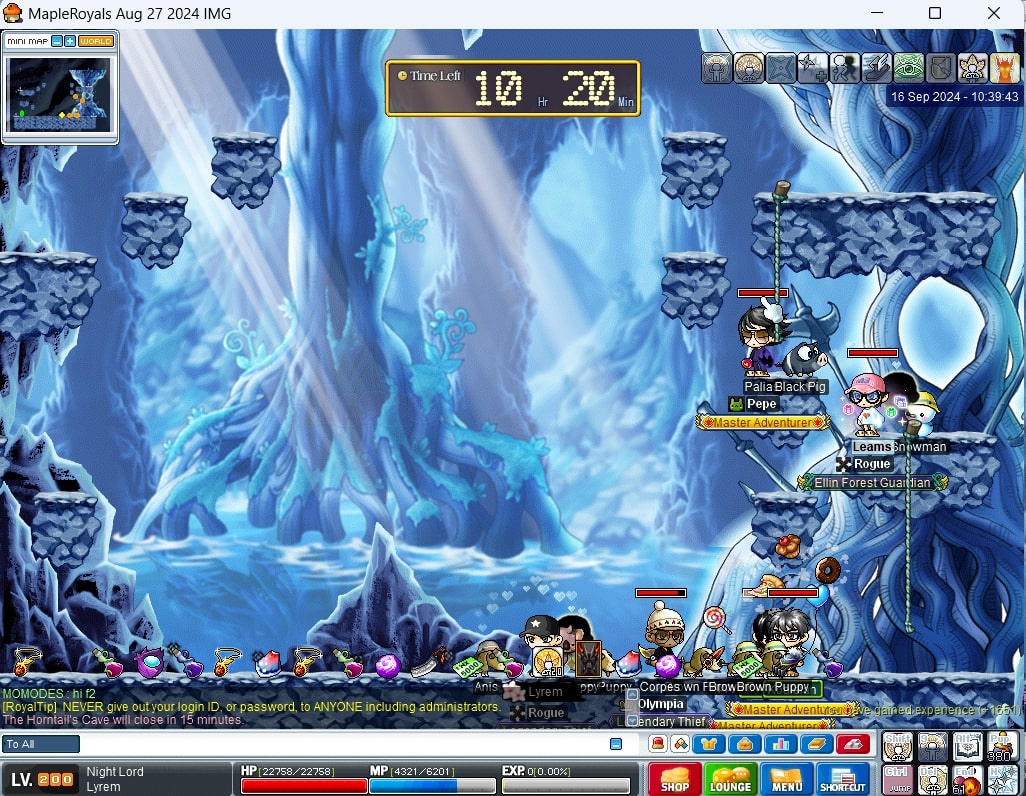Open the world map with the WORLD button

pos(96,41)
